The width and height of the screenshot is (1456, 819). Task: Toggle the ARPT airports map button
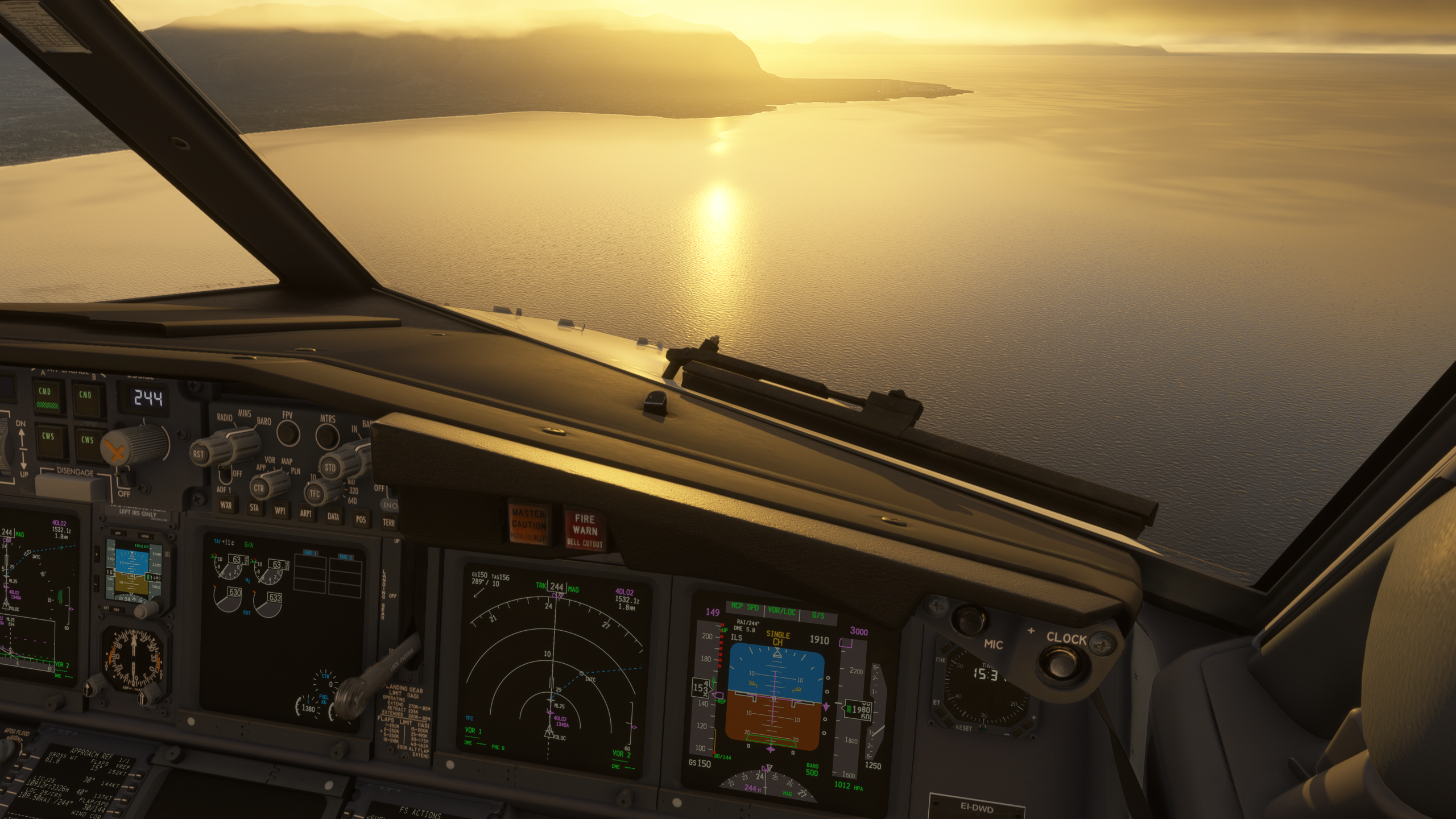[x=307, y=514]
